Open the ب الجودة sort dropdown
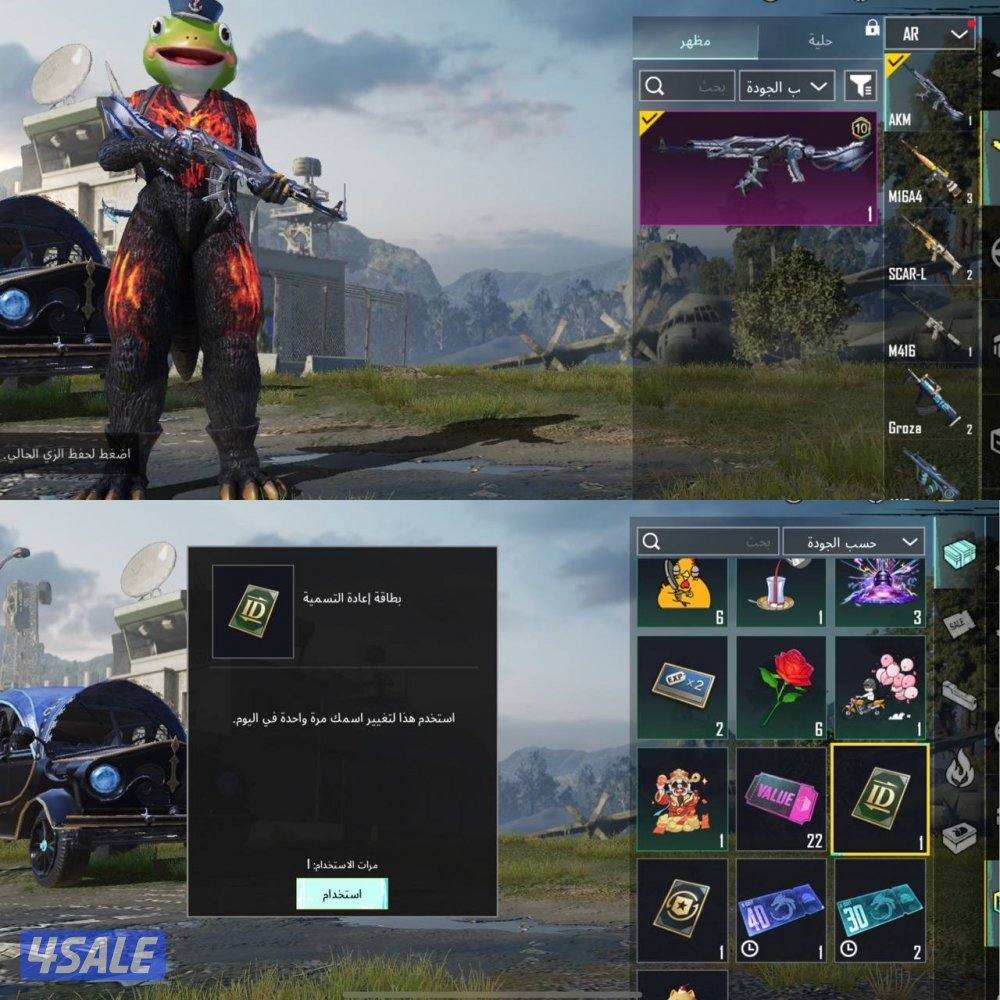Viewport: 1000px width, 1000px height. 788,87
